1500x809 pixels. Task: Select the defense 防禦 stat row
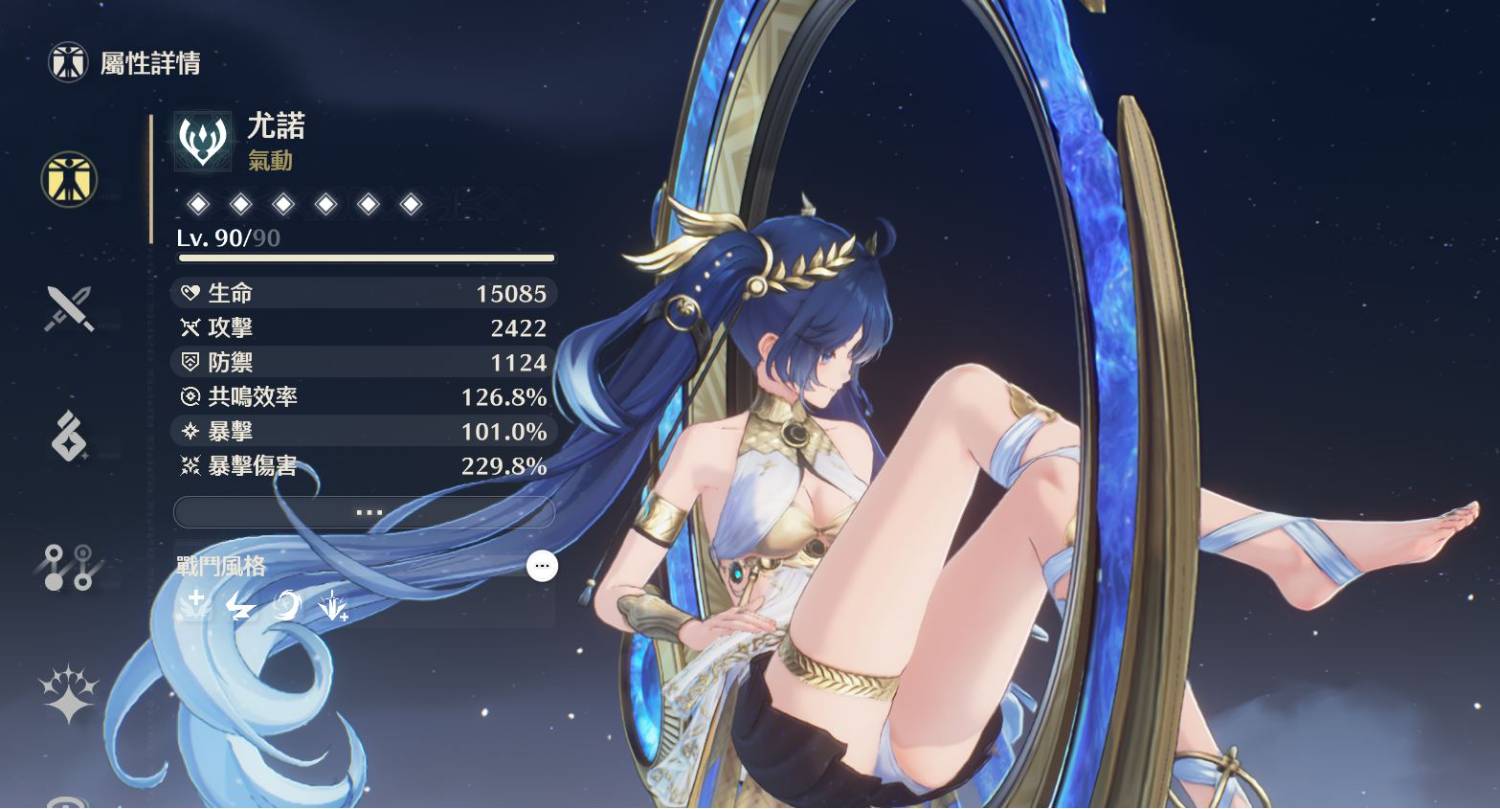point(364,362)
